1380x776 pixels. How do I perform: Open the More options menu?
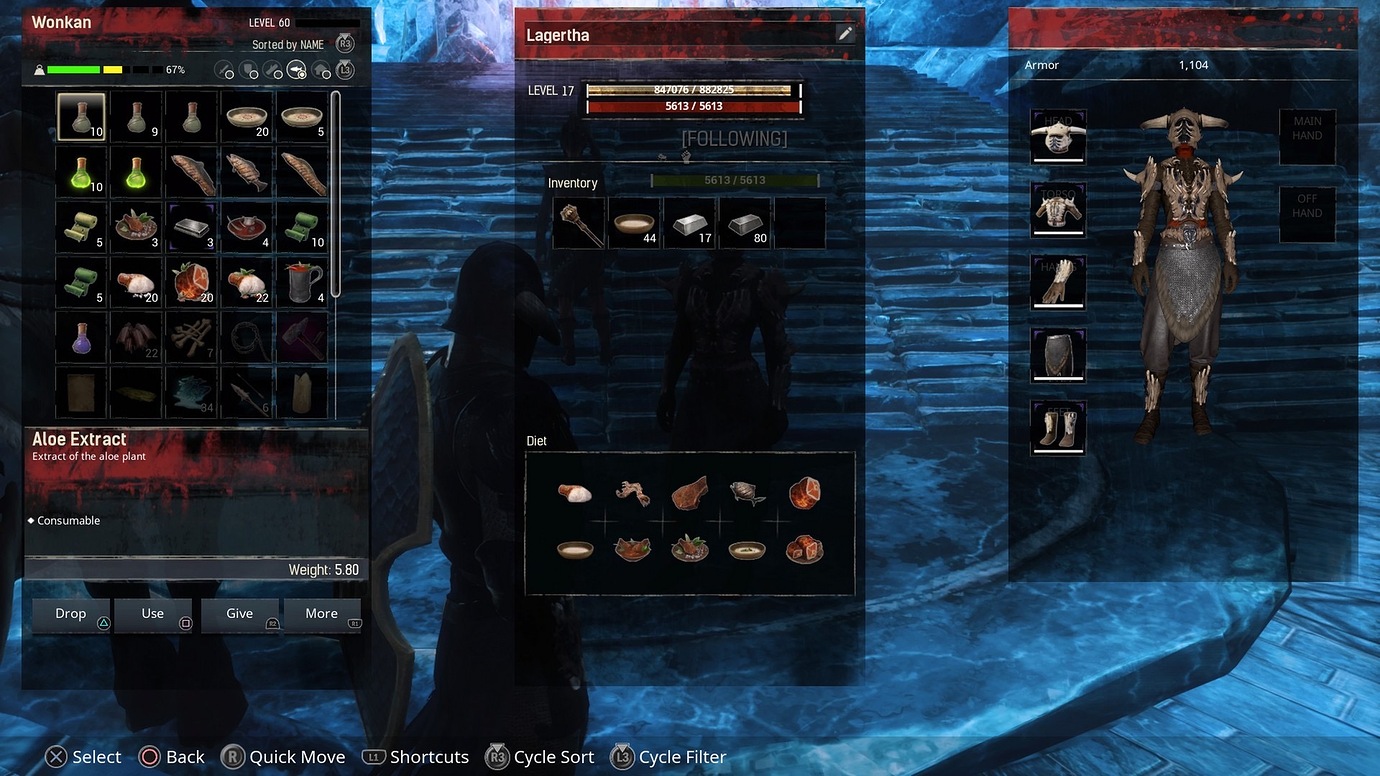tap(322, 613)
